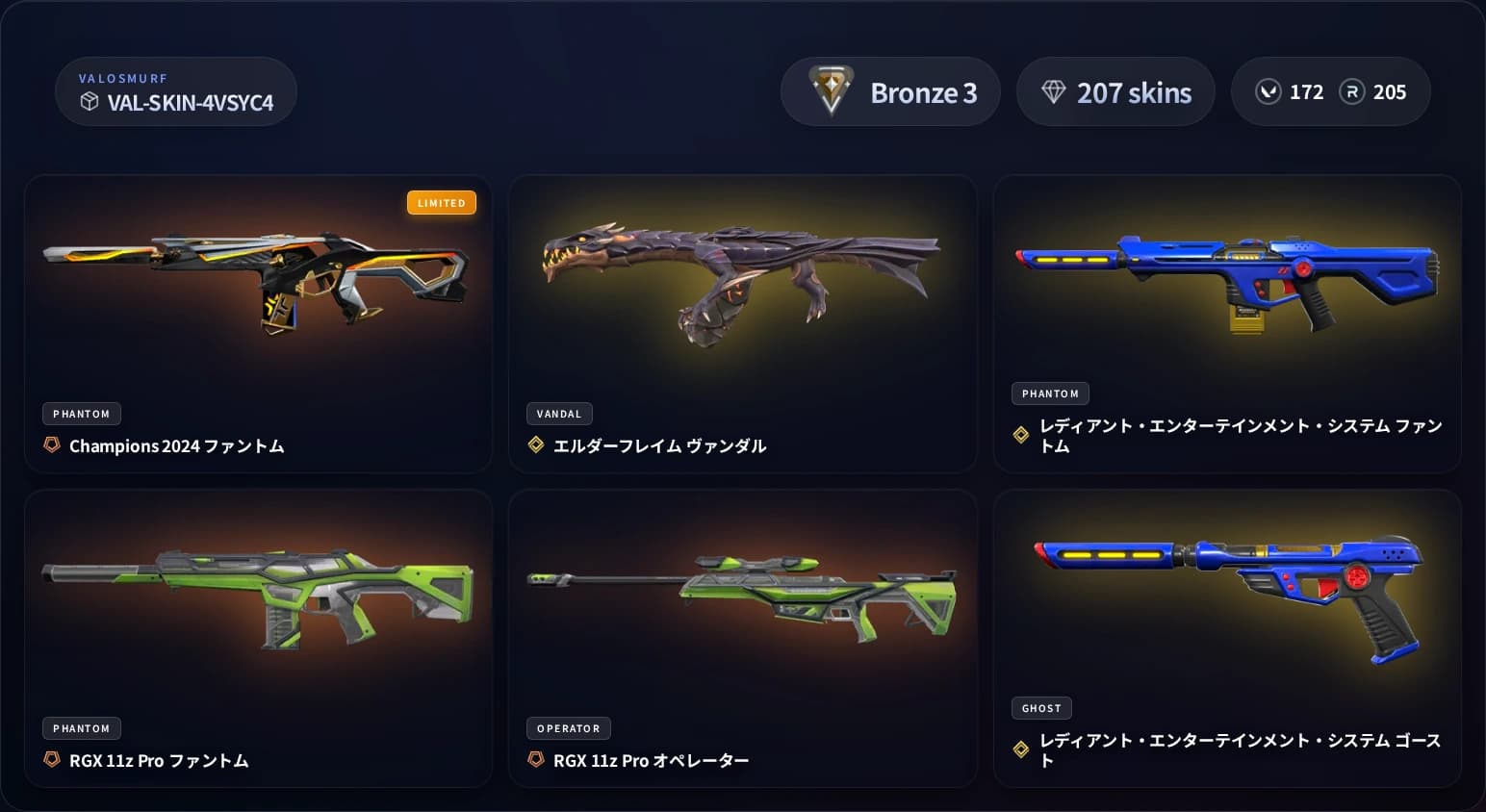Click the 207 skins pill
Image resolution: width=1486 pixels, height=812 pixels.
1115,91
